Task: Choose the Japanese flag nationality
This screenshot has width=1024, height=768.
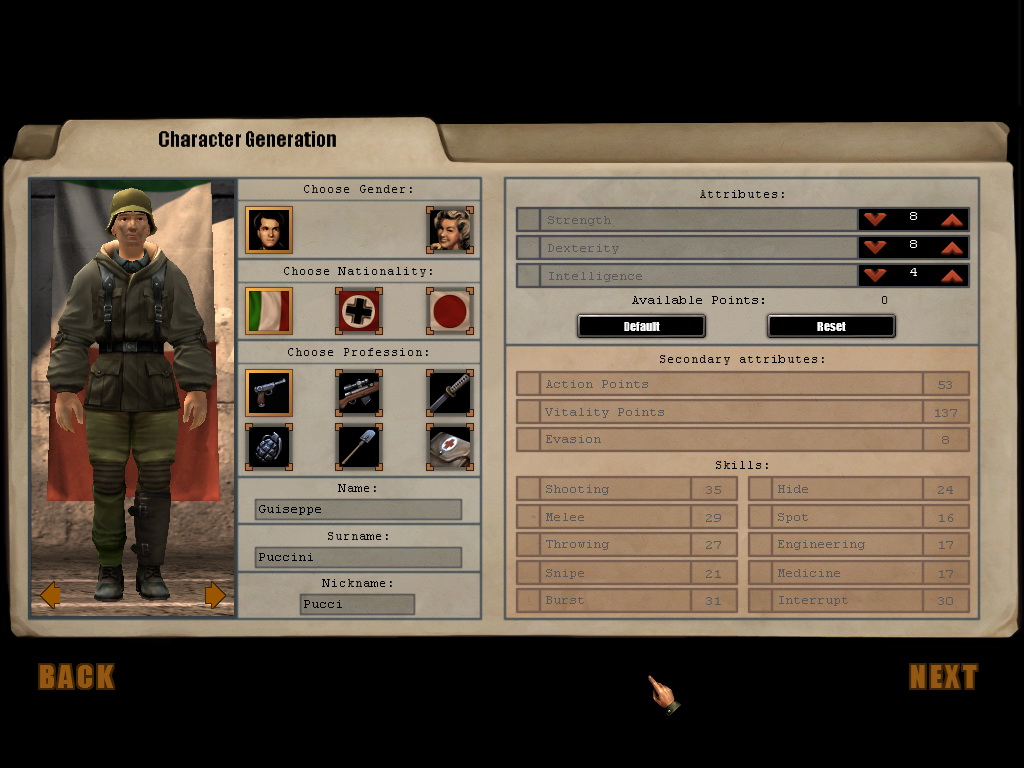Action: [449, 311]
